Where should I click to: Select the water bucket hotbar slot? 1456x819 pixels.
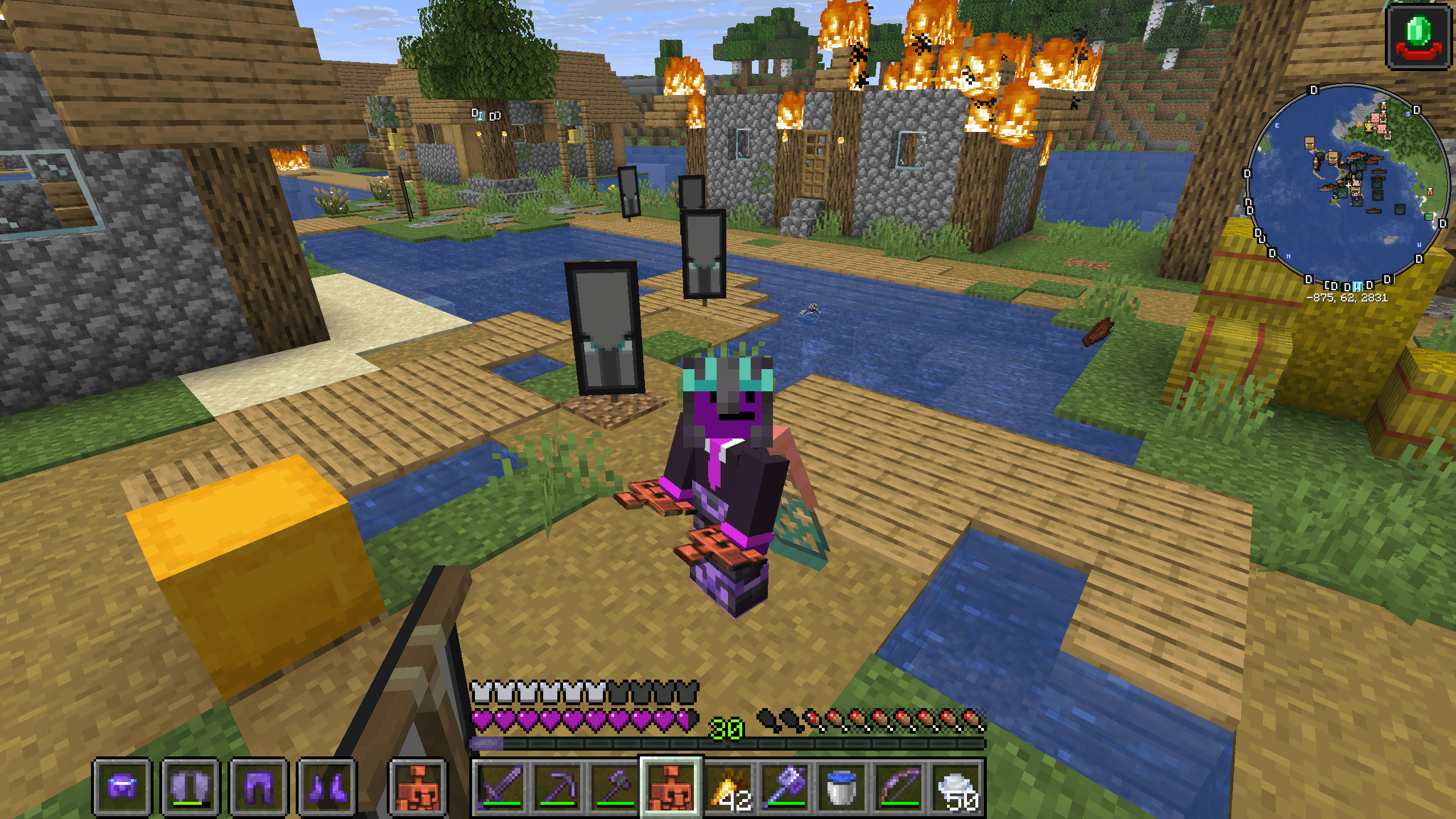[x=842, y=787]
